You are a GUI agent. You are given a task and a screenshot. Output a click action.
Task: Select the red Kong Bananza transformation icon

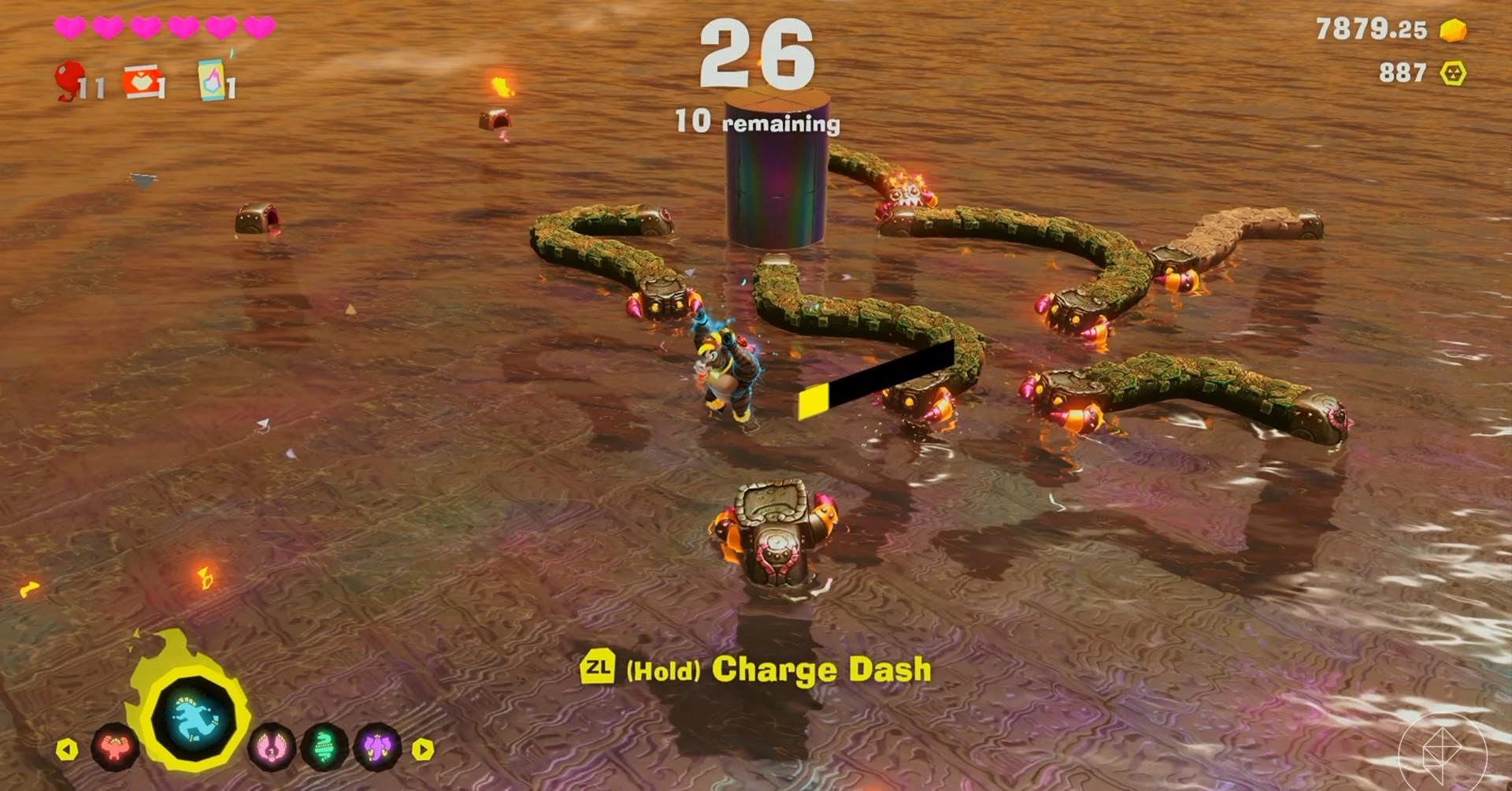pos(115,746)
